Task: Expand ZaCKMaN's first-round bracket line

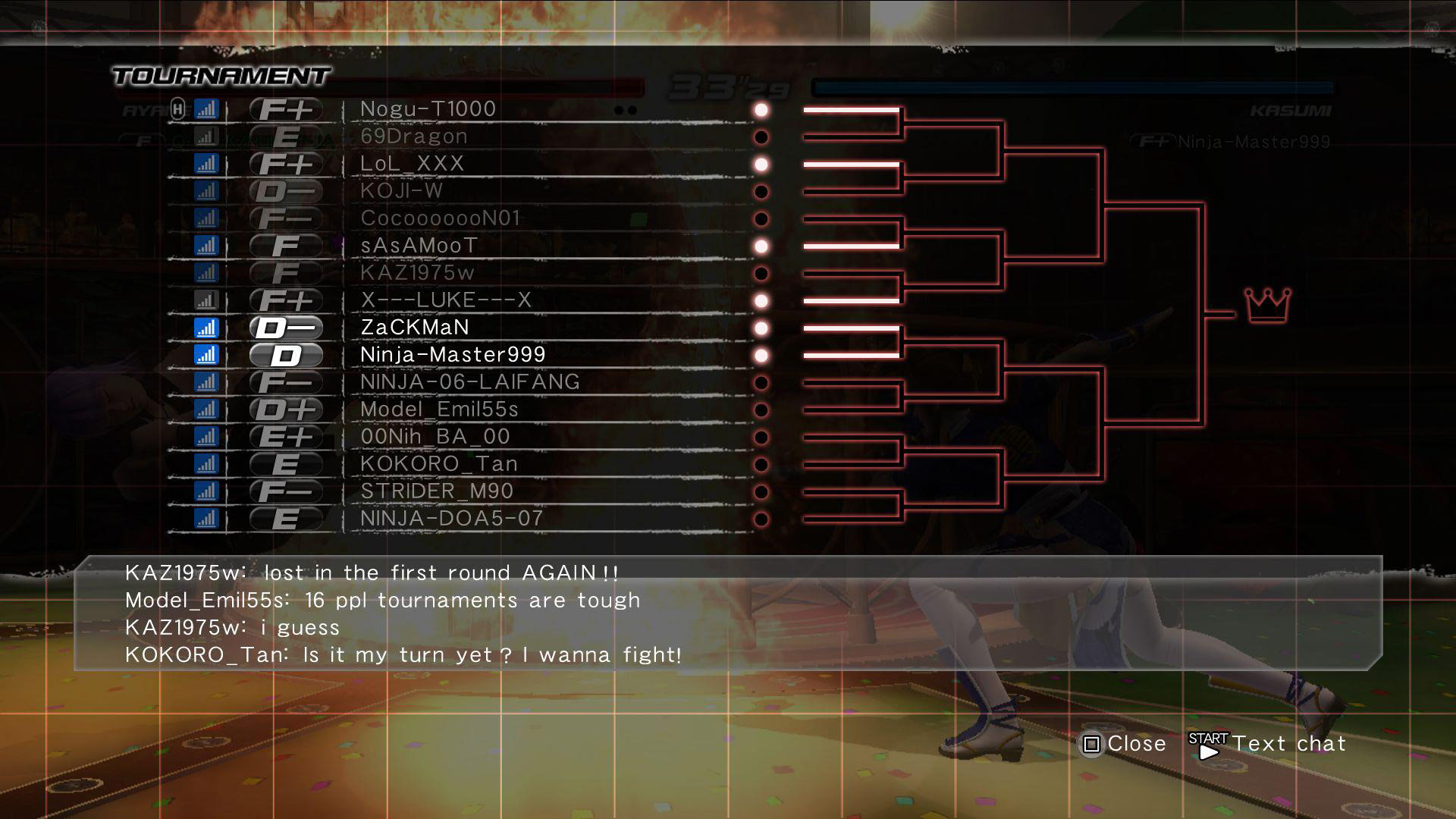Action: tap(849, 328)
